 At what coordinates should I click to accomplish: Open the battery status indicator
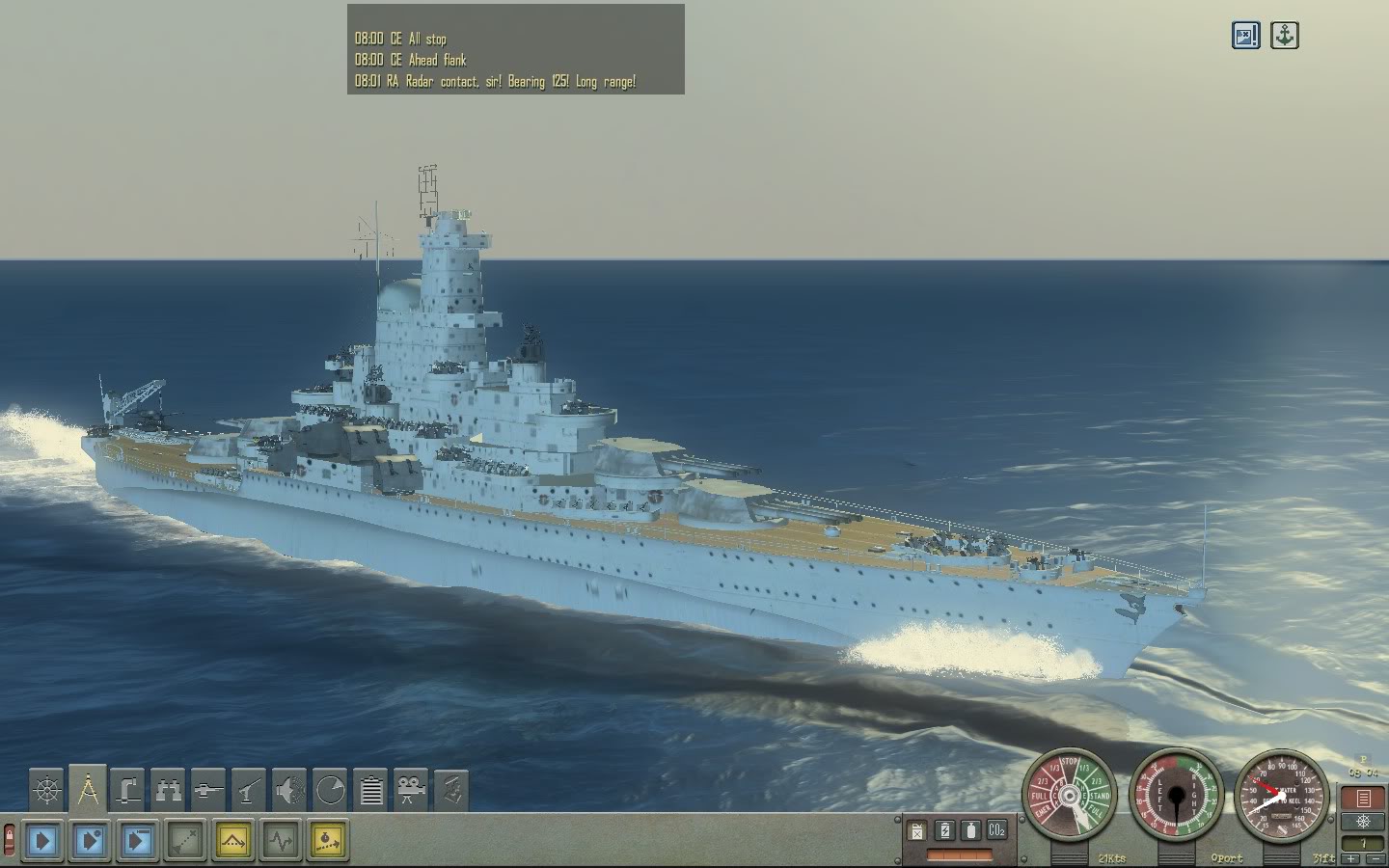point(944,830)
